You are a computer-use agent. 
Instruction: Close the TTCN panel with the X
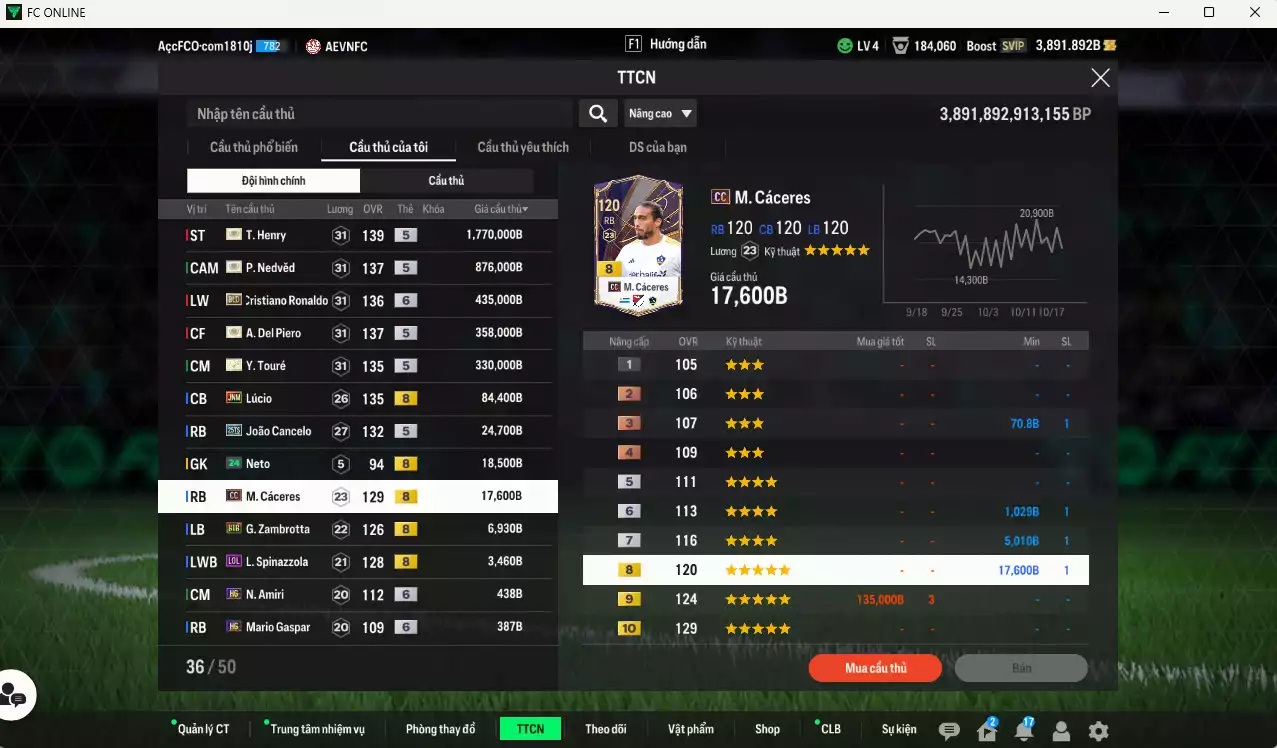click(x=1100, y=78)
